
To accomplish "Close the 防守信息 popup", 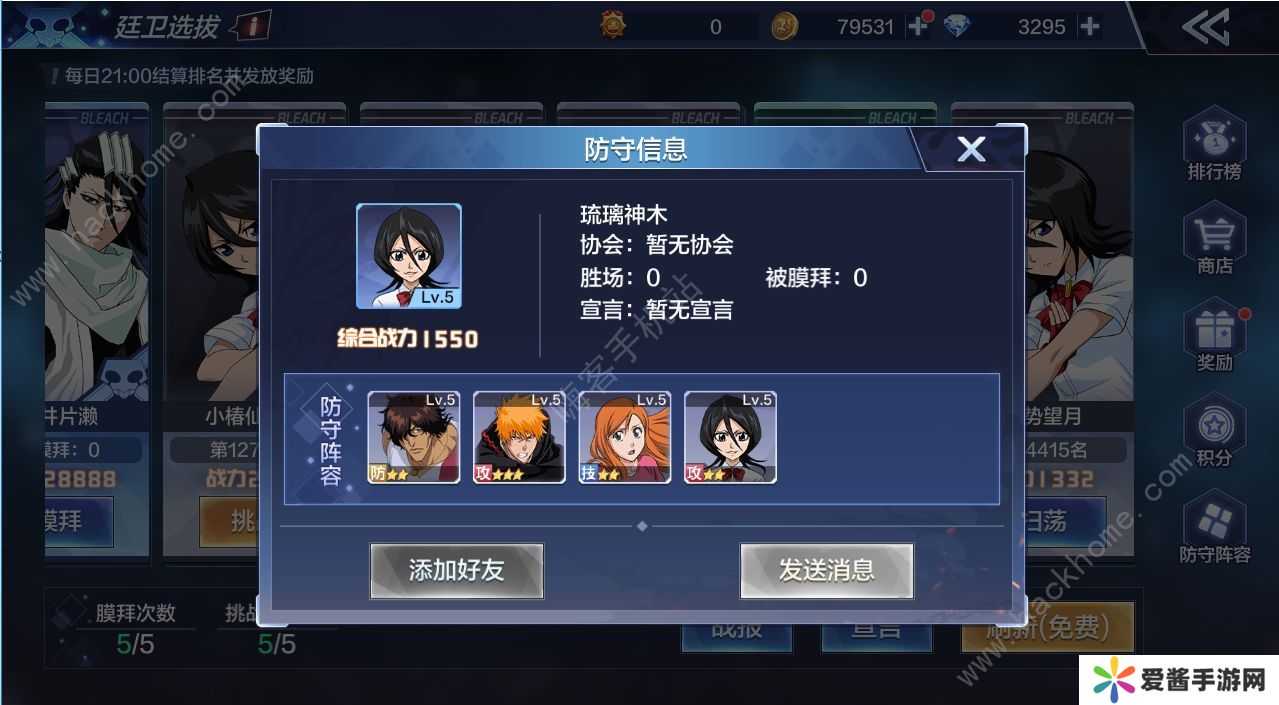I will pyautogui.click(x=971, y=149).
